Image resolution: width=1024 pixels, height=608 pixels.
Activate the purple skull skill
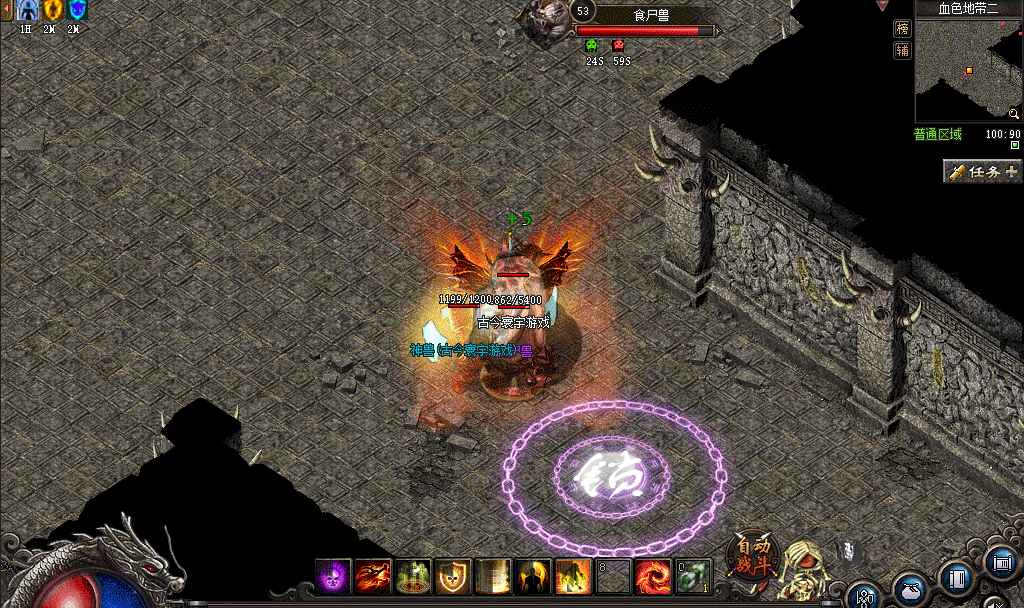(333, 576)
